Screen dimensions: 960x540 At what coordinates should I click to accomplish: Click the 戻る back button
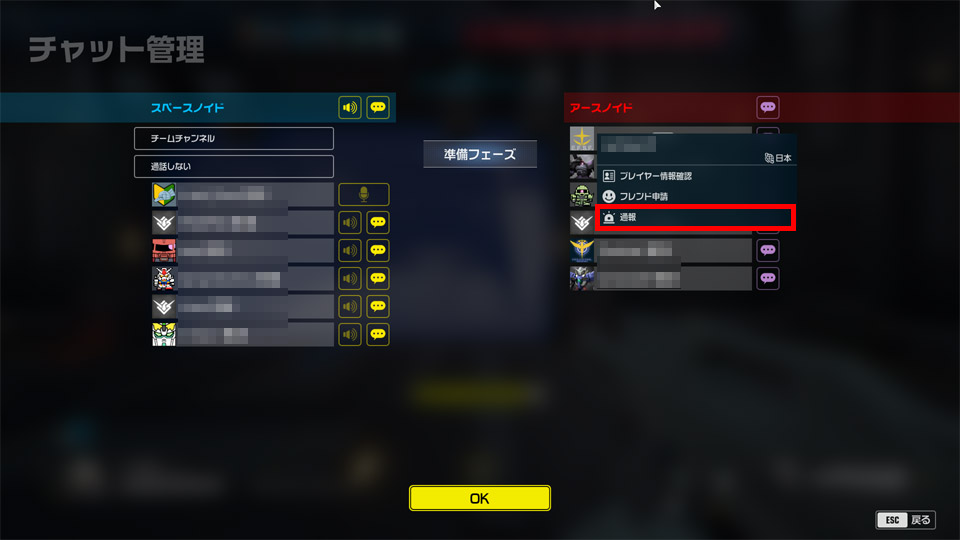[x=905, y=520]
